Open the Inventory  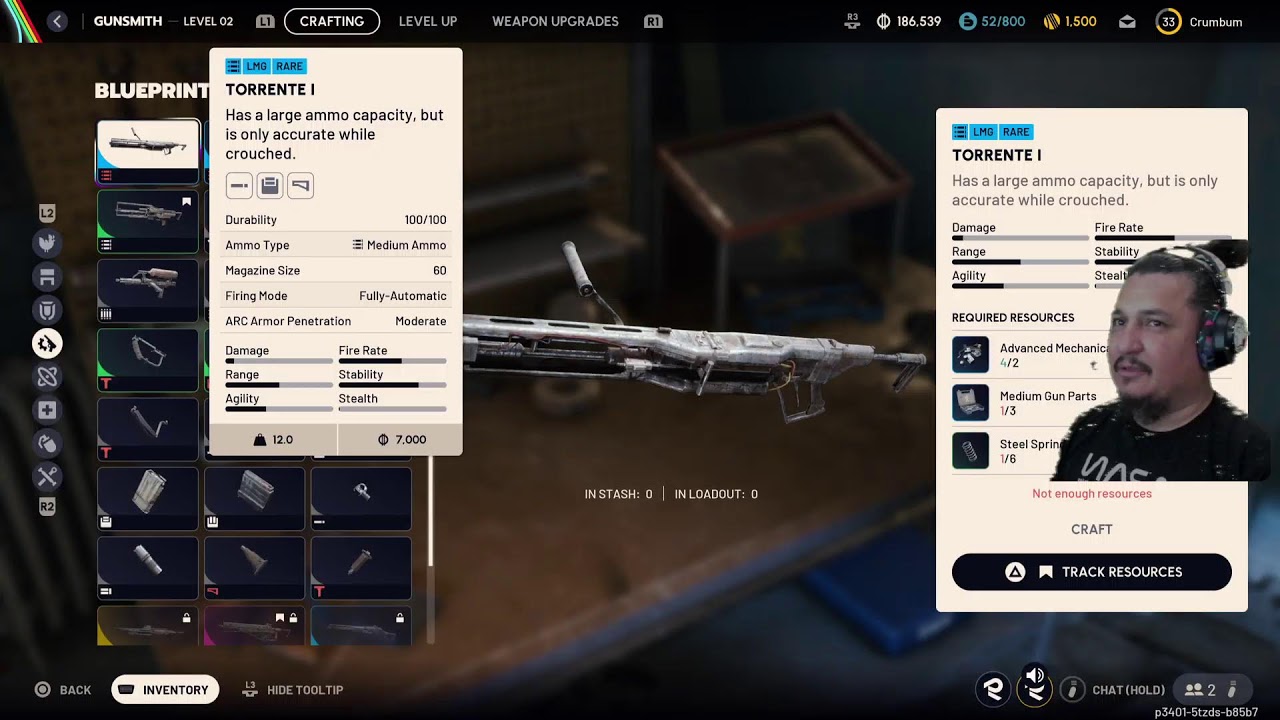point(165,690)
